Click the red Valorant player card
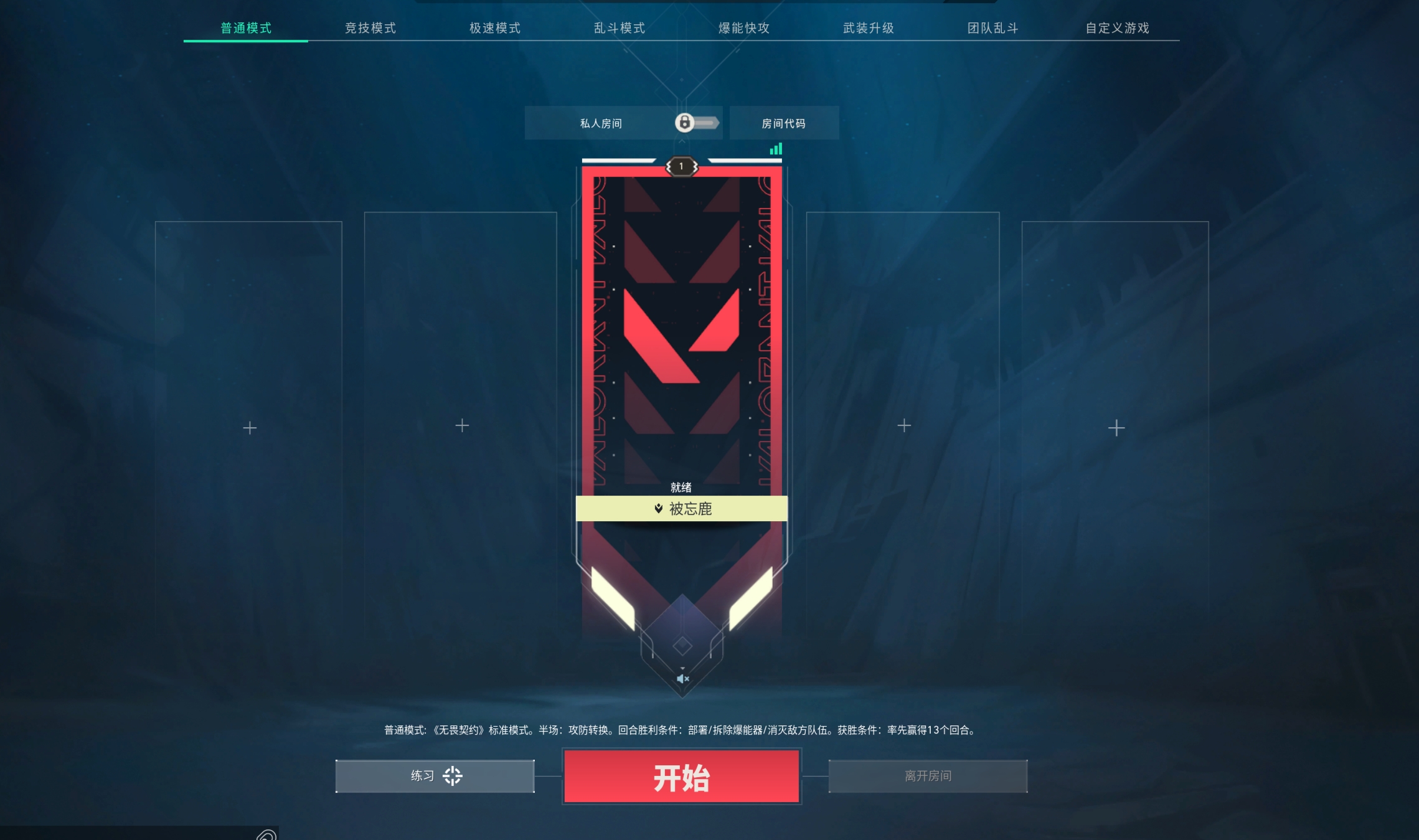The height and width of the screenshot is (840, 1419). 682,330
